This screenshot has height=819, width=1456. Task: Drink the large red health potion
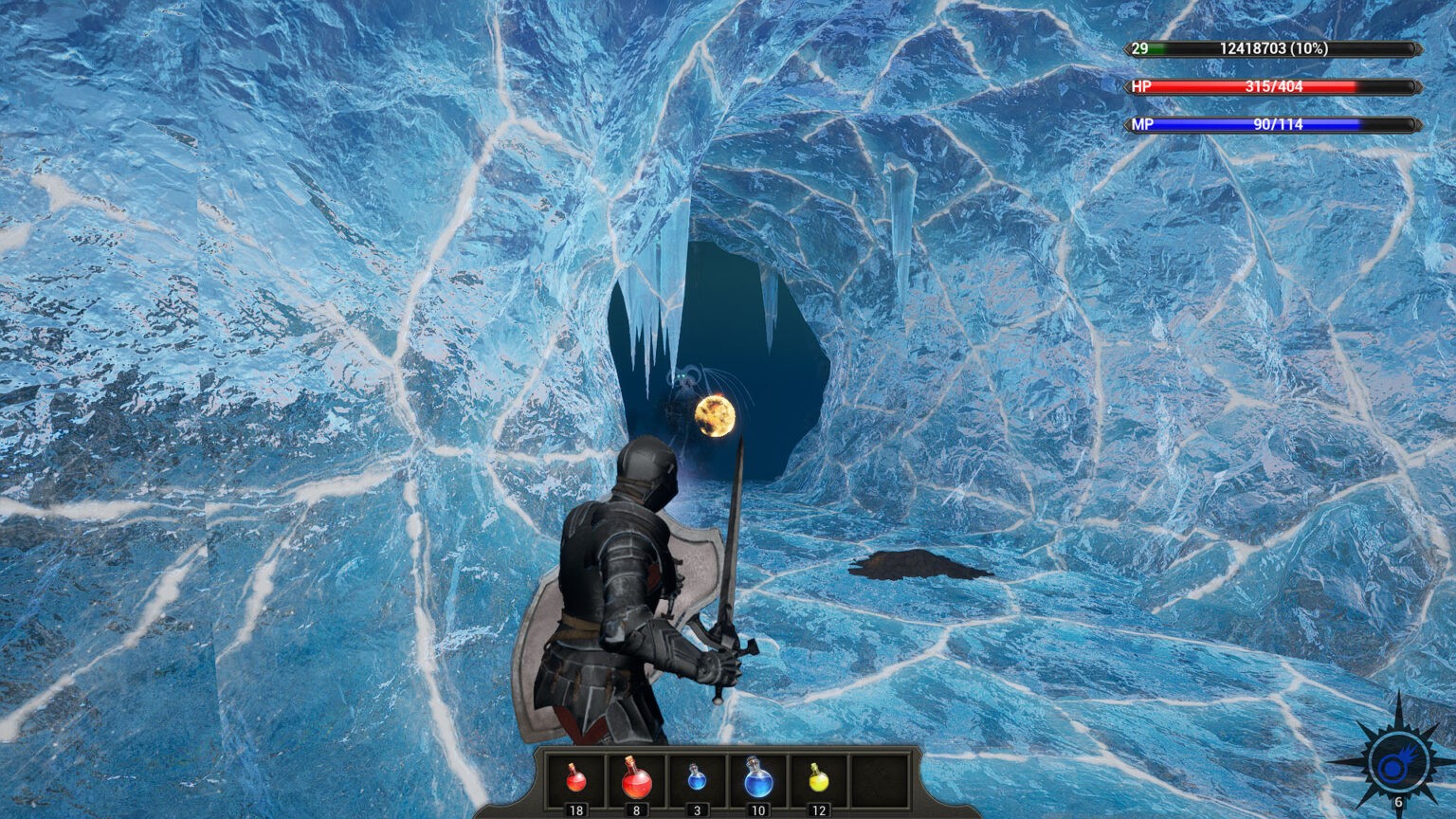636,779
